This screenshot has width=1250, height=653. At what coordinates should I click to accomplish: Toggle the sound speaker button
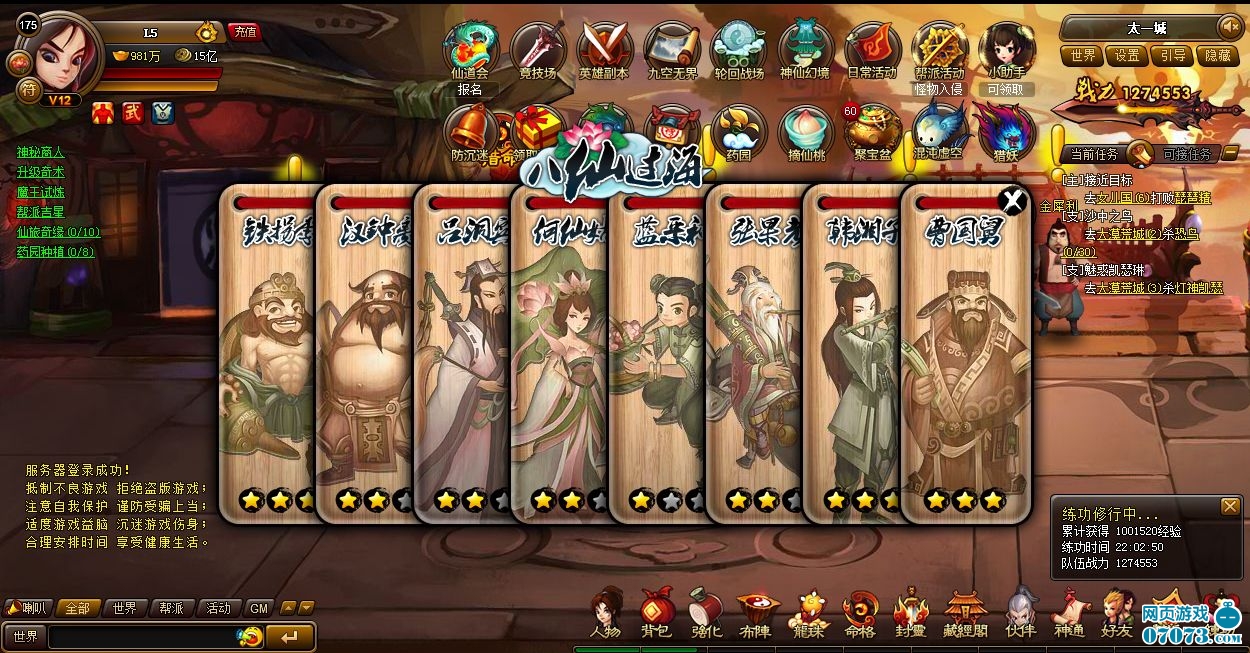pyautogui.click(x=1228, y=27)
